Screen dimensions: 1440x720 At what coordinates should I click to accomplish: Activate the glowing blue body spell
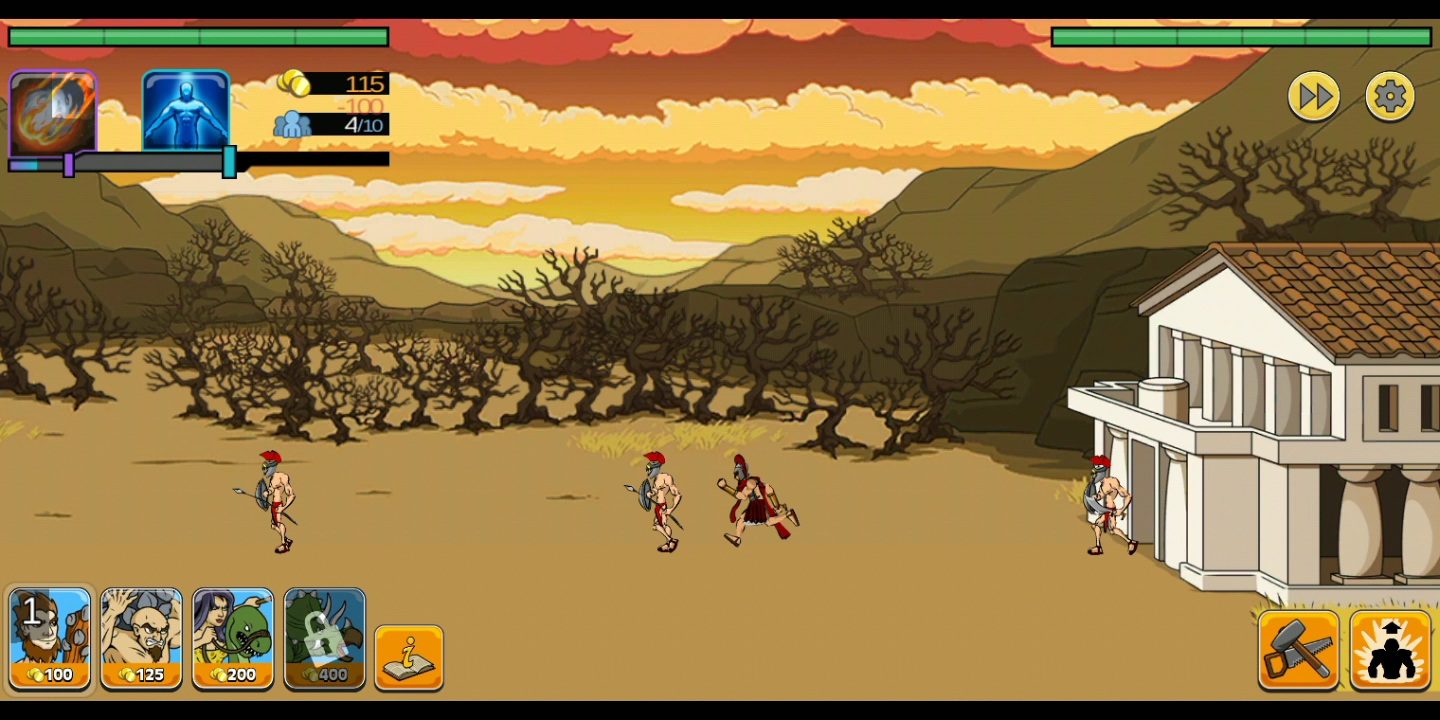point(186,110)
